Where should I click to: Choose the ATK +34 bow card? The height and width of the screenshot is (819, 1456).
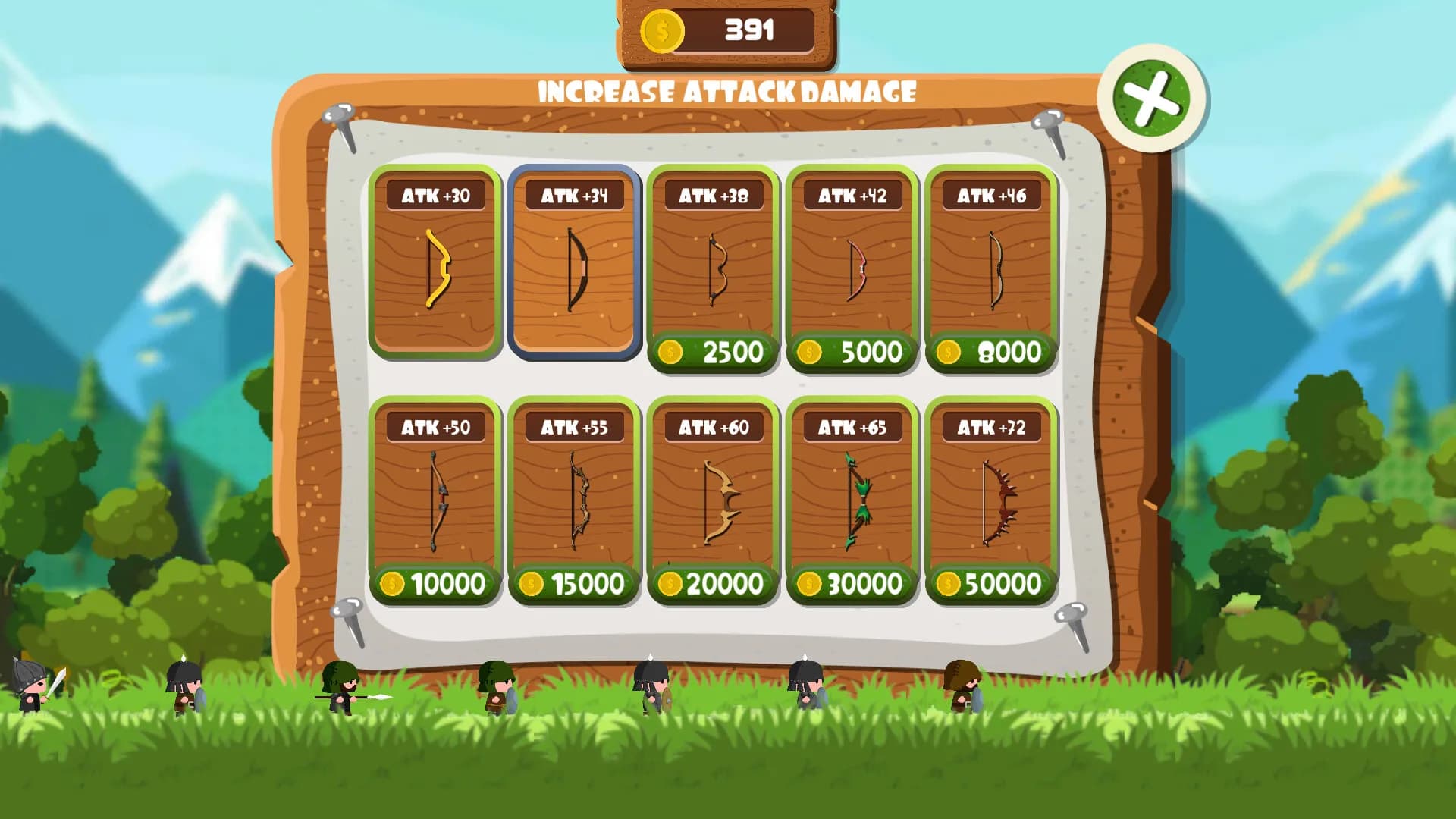pyautogui.click(x=574, y=262)
